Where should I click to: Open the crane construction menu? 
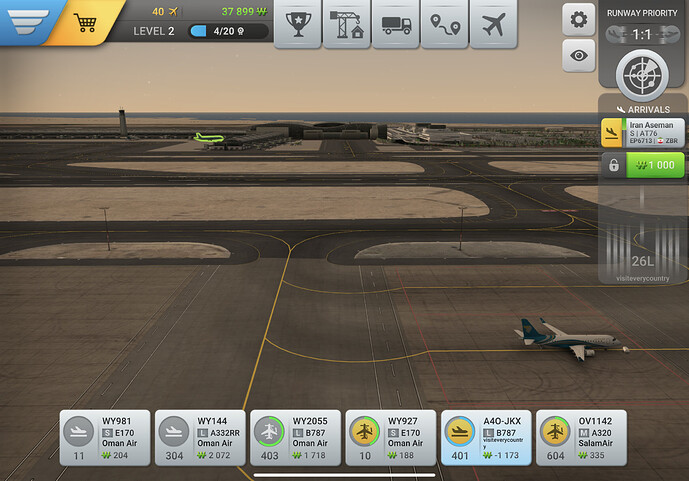coord(346,24)
